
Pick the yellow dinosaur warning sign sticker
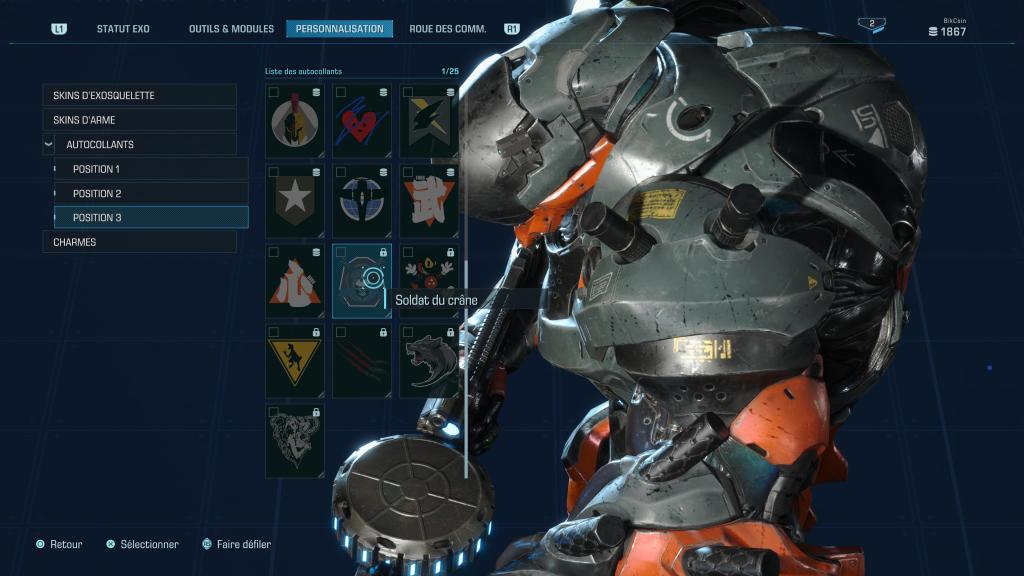(295, 361)
